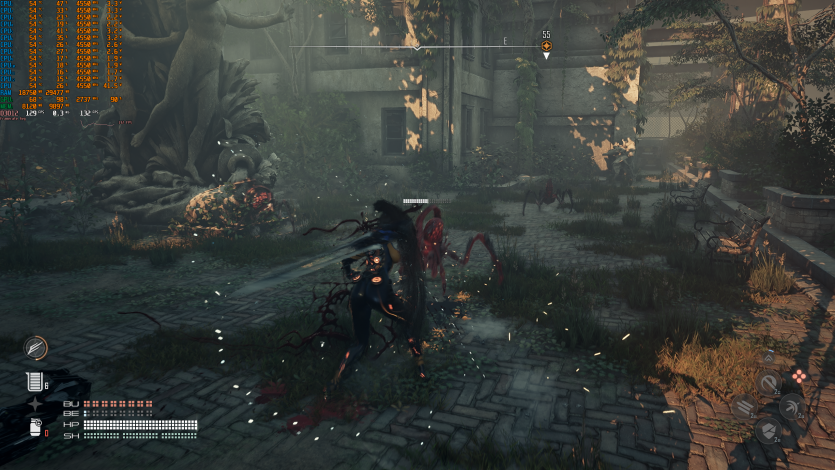This screenshot has height=470, width=835.
Task: Select the four-pointed star item slot
Action: point(36,404)
